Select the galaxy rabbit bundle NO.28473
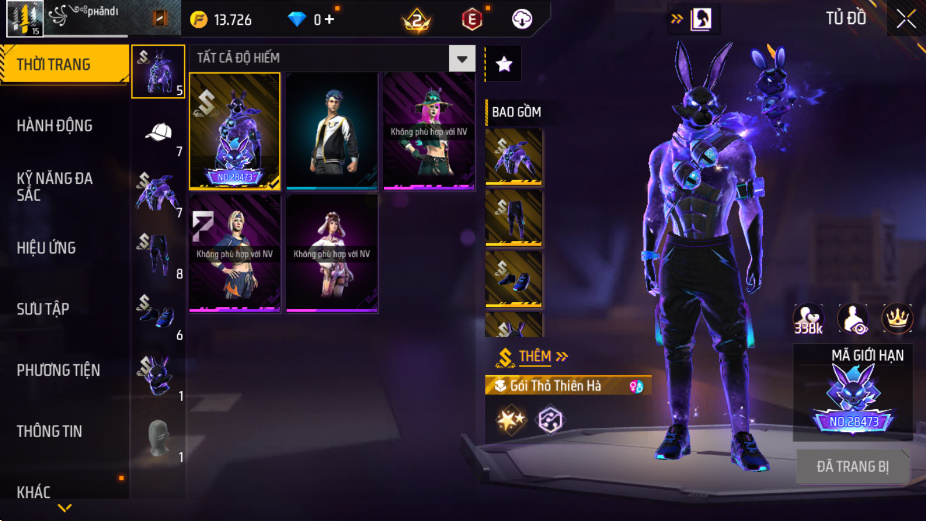 click(x=235, y=130)
